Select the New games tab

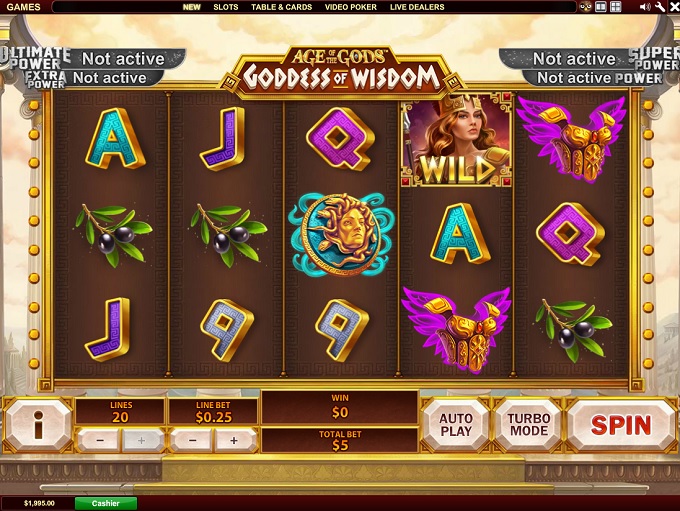click(x=191, y=7)
